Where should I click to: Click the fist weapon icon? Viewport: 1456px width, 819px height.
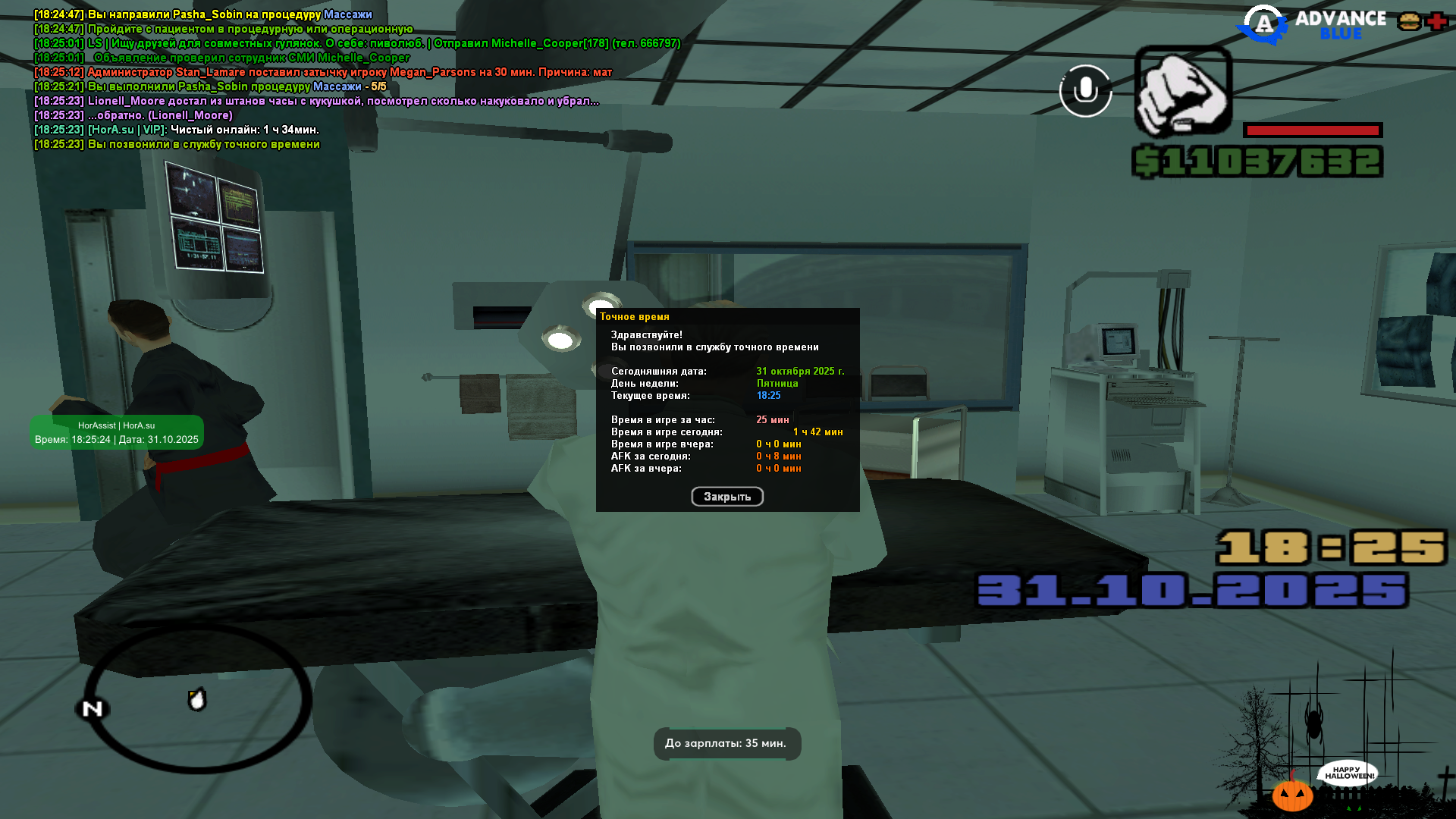[x=1182, y=93]
